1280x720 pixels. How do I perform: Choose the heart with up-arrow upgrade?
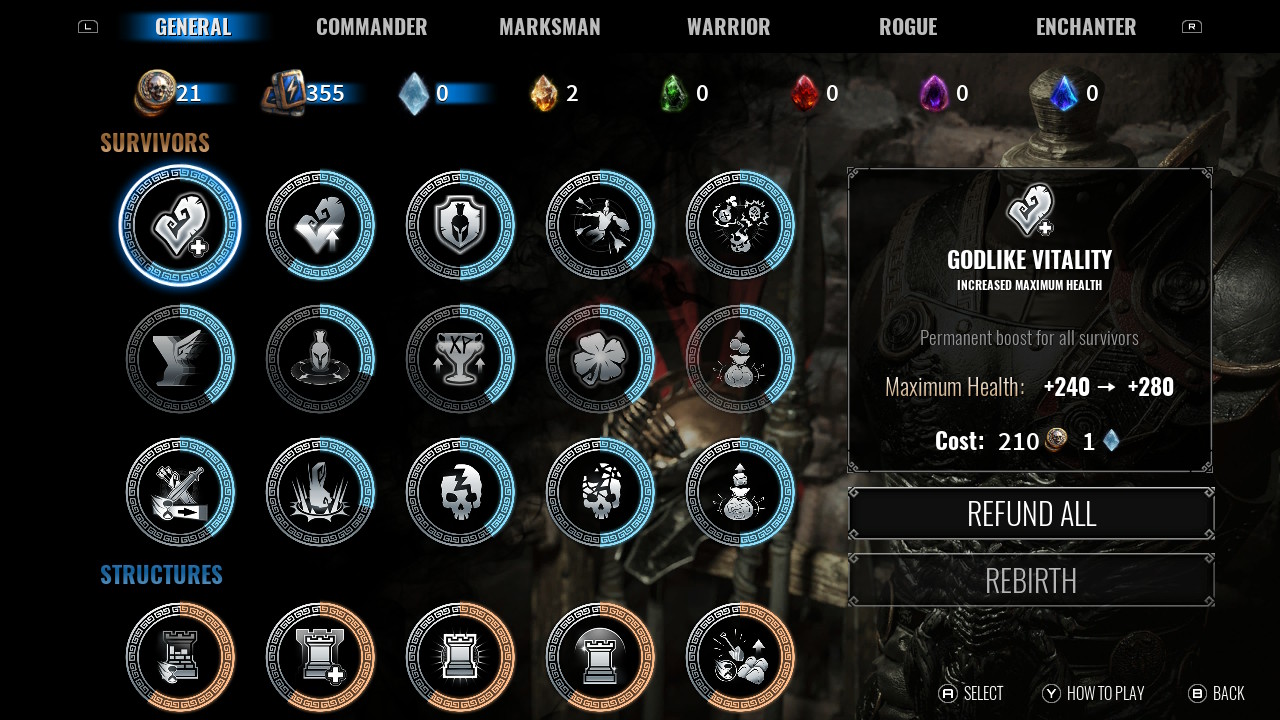click(320, 225)
